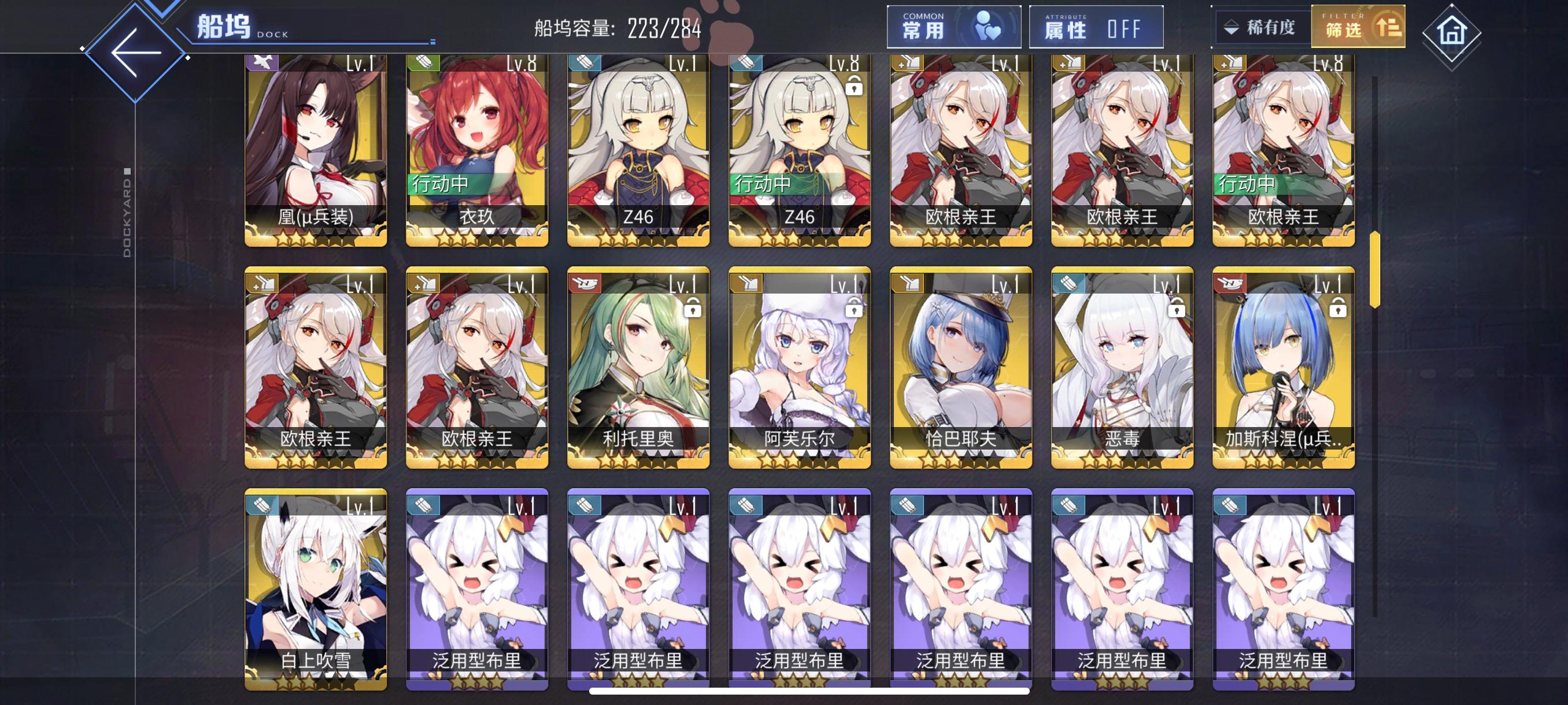Toggle the 属性 ATTRIBUTE switch to ON
1568x705 pixels.
pos(1096,27)
